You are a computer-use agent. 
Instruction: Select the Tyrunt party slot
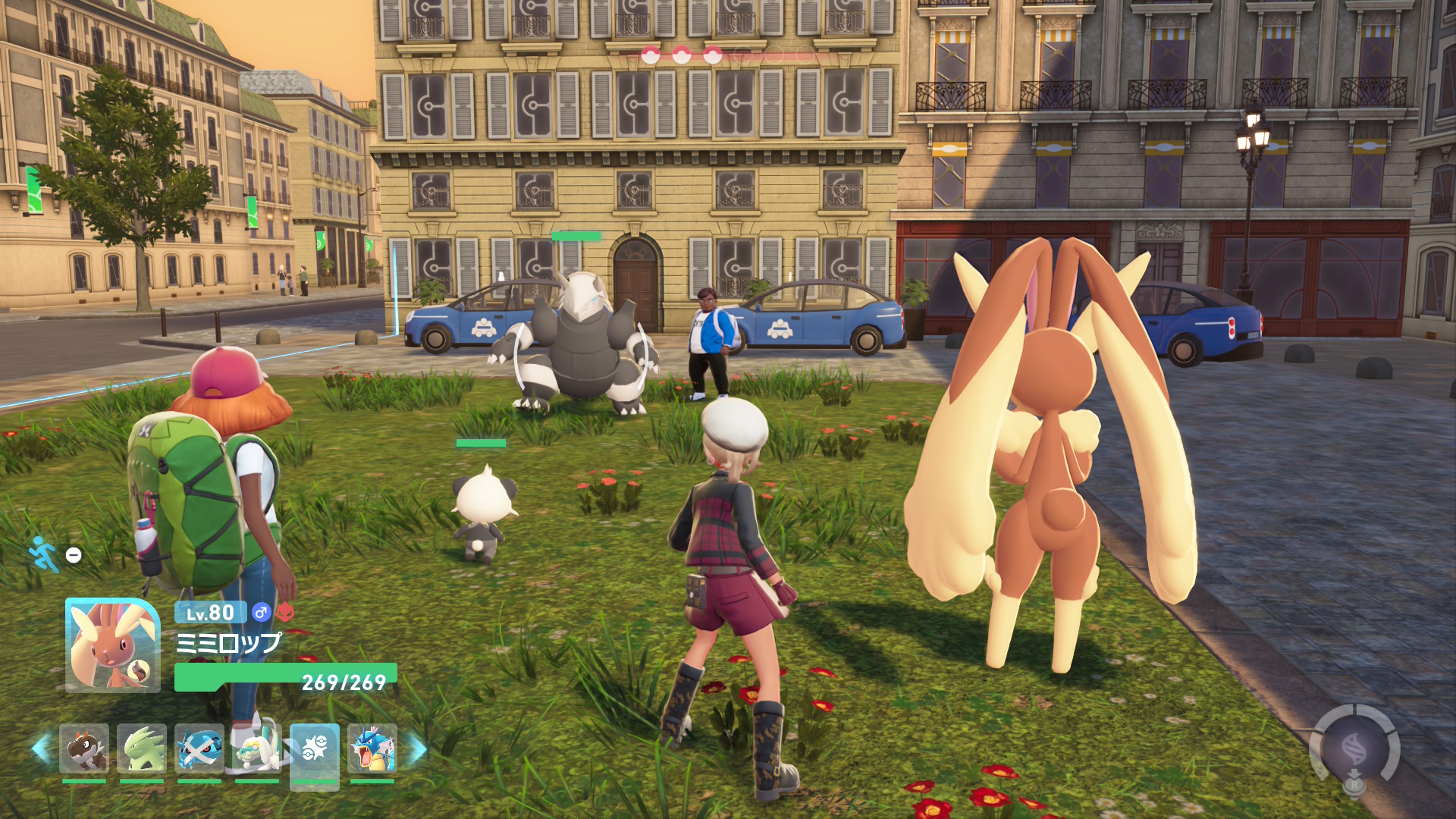pos(84,748)
